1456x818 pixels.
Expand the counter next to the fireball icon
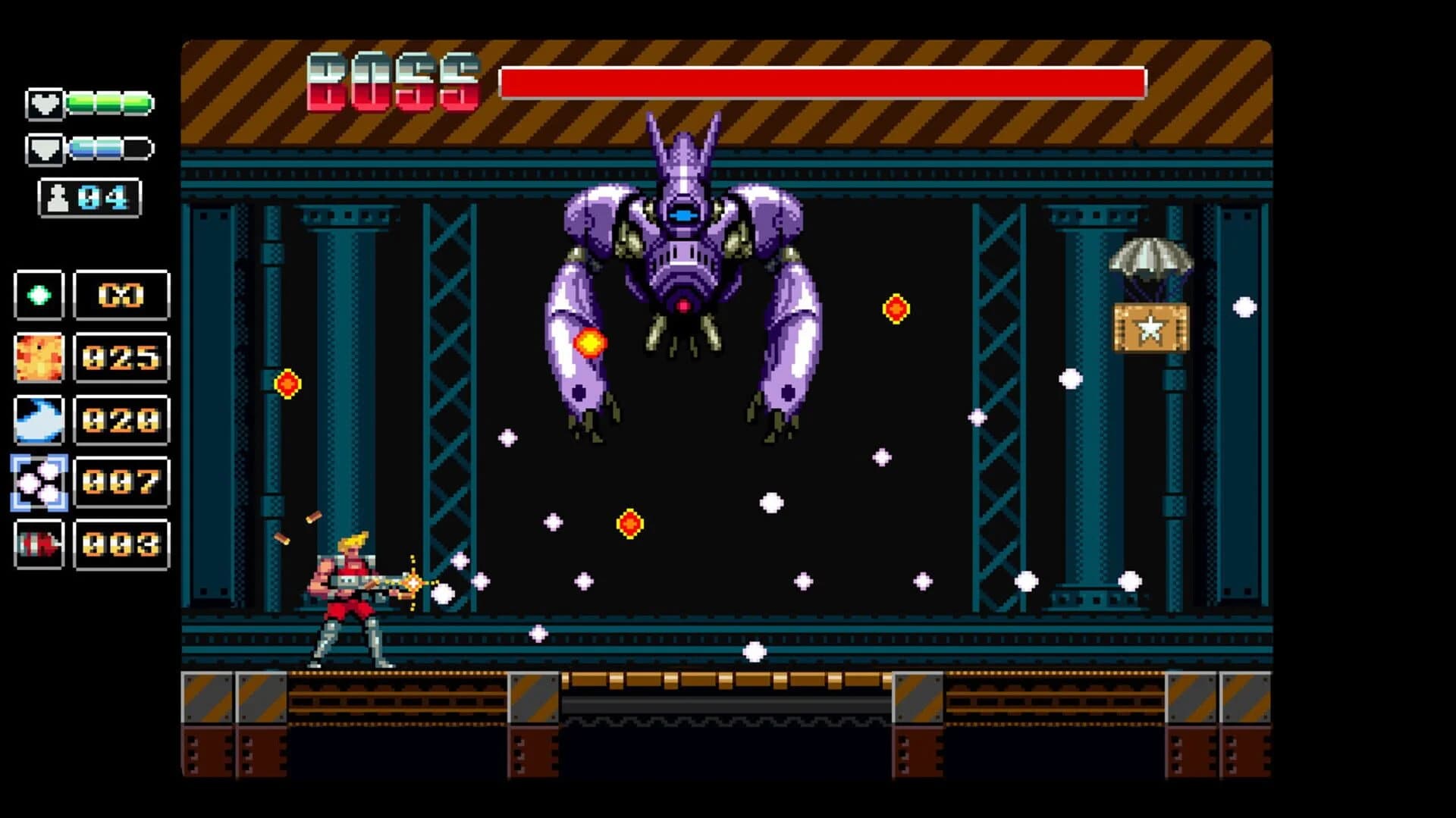pyautogui.click(x=120, y=357)
